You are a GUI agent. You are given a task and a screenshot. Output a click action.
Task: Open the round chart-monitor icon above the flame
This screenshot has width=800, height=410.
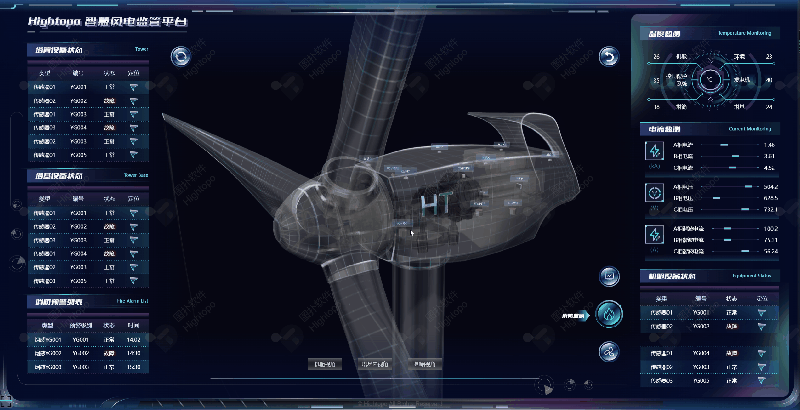(x=609, y=276)
